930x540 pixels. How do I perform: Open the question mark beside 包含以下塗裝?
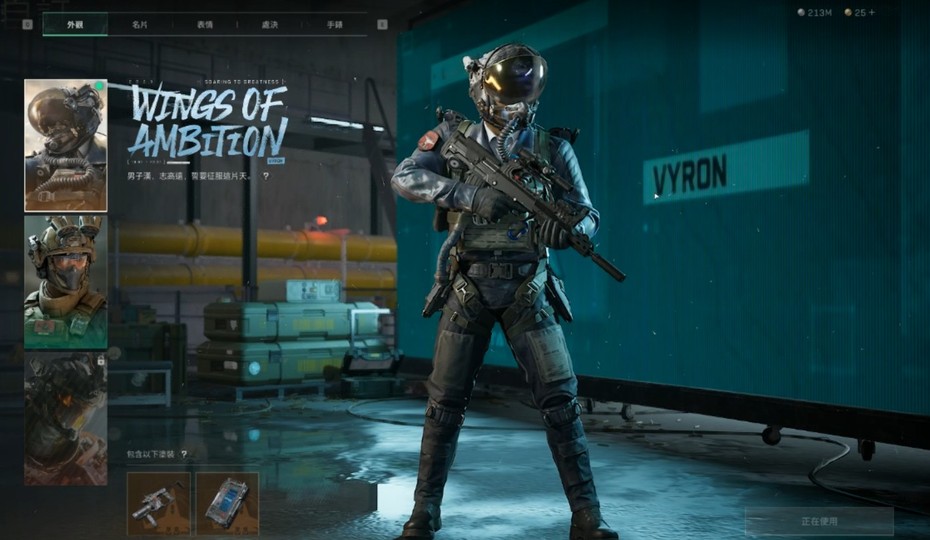click(184, 454)
